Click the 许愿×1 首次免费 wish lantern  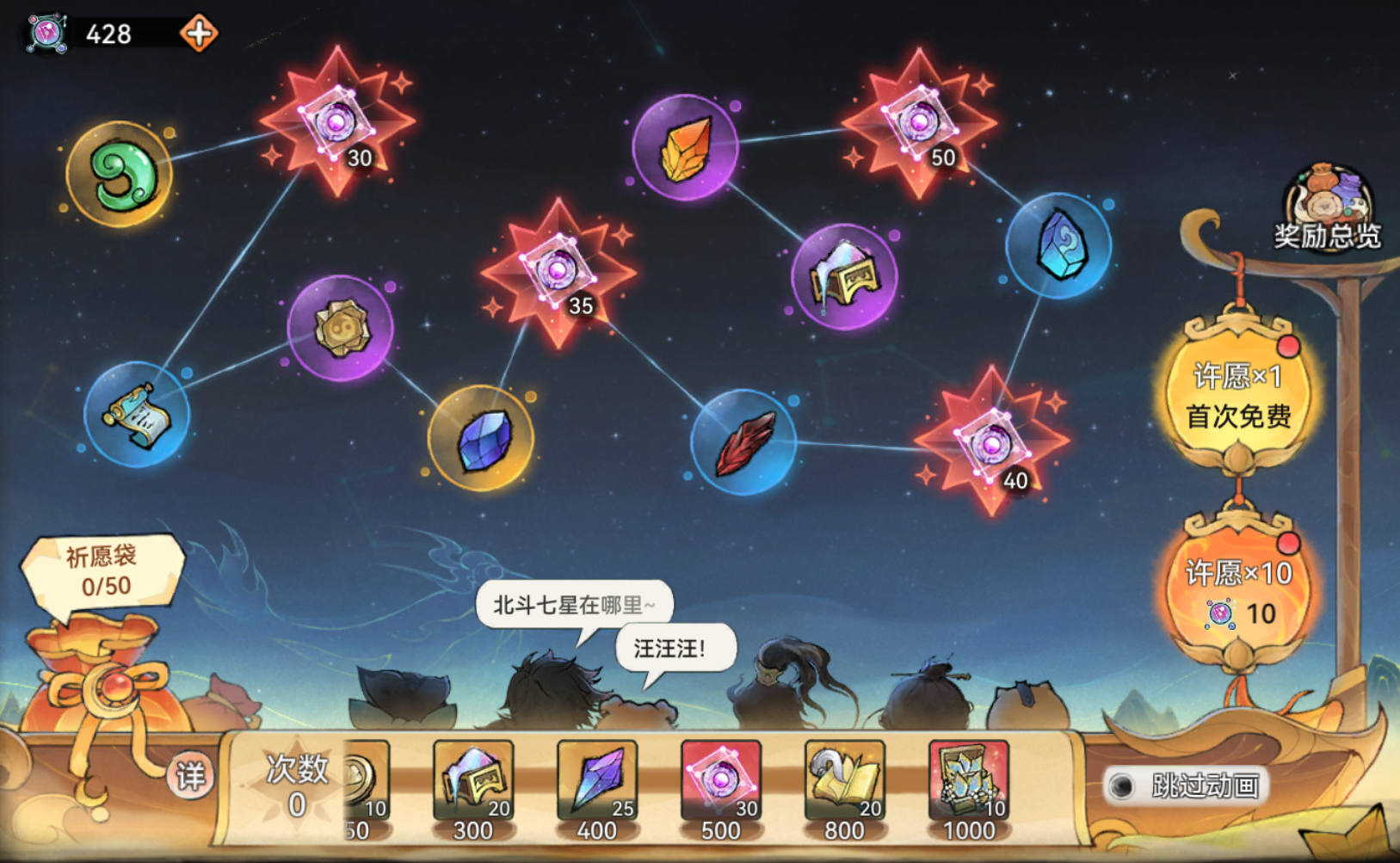pos(1241,398)
